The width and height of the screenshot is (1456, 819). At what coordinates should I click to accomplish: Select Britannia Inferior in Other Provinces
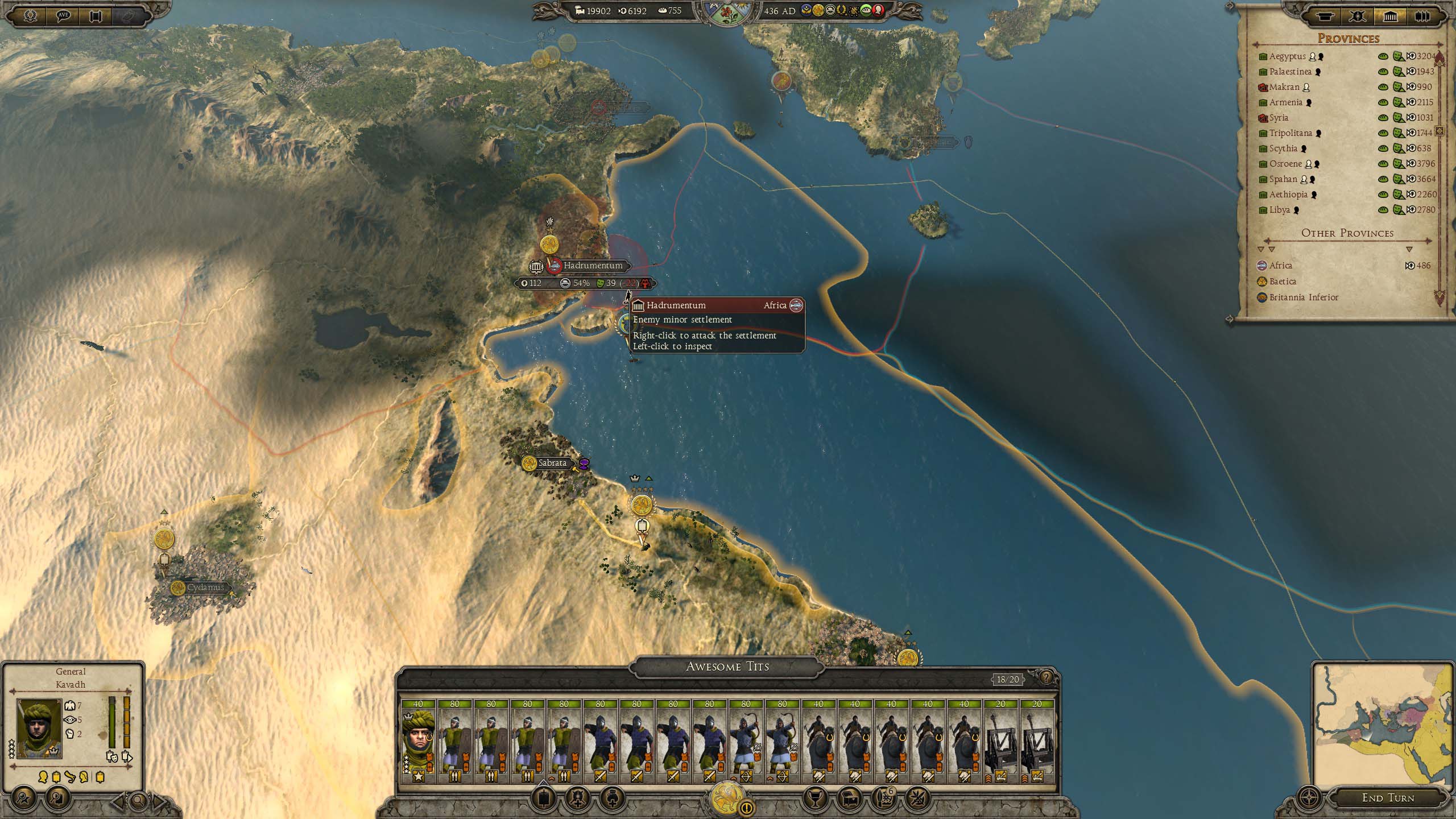(x=1304, y=297)
